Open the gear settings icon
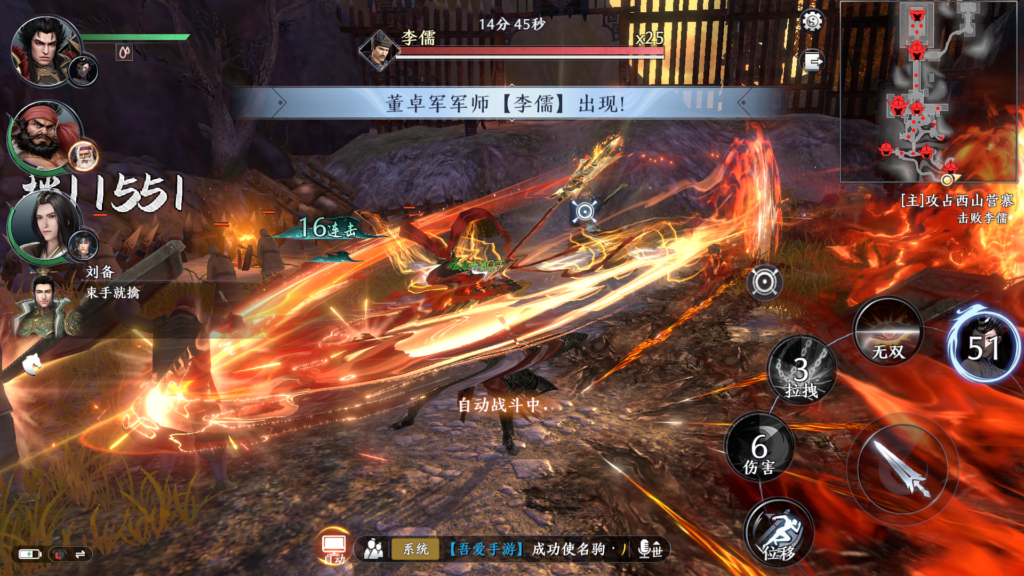 click(813, 21)
